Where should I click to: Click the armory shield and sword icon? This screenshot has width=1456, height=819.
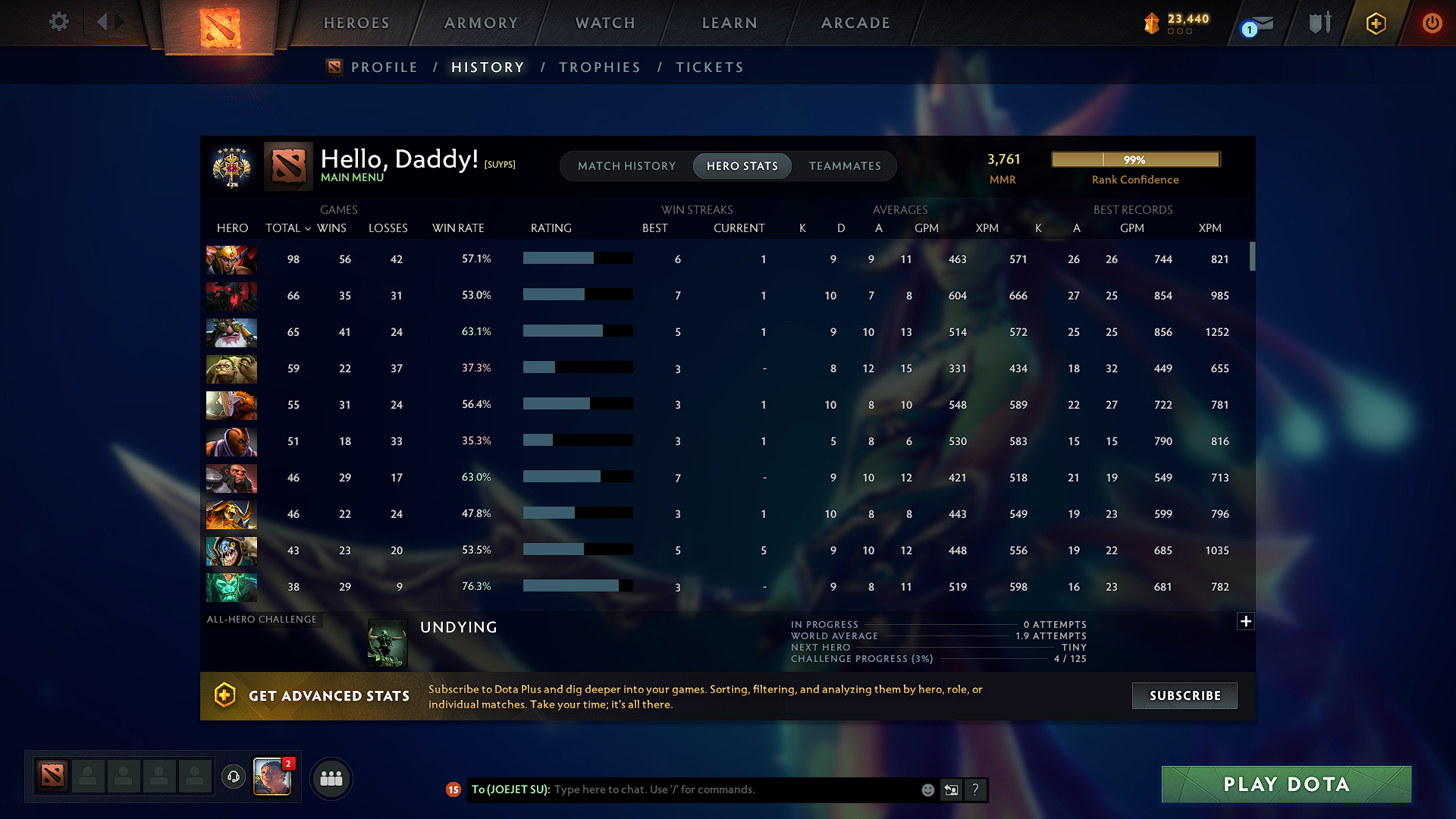point(1319,23)
